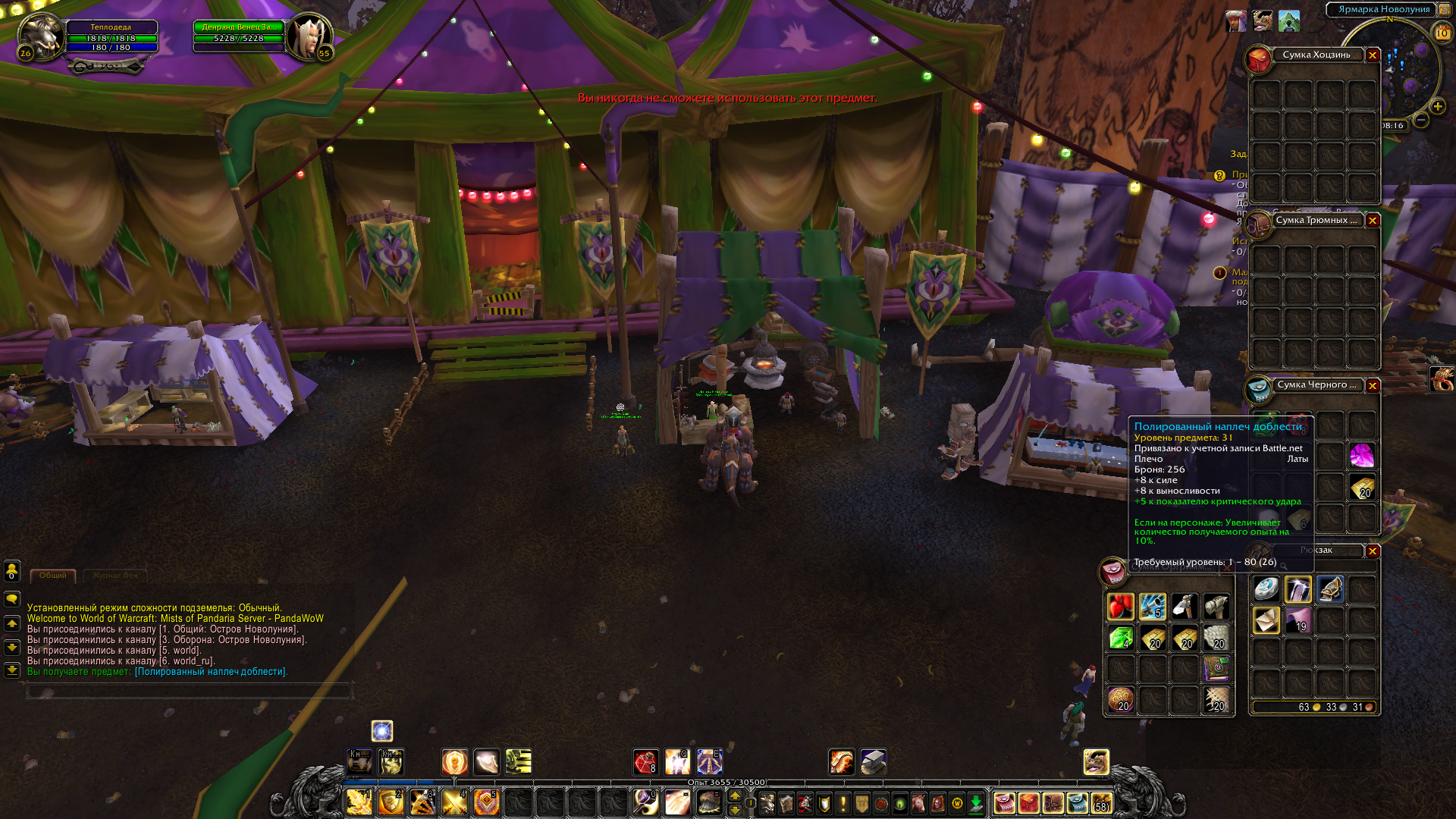
Task: Select the Общий chat tab
Action: 53,576
